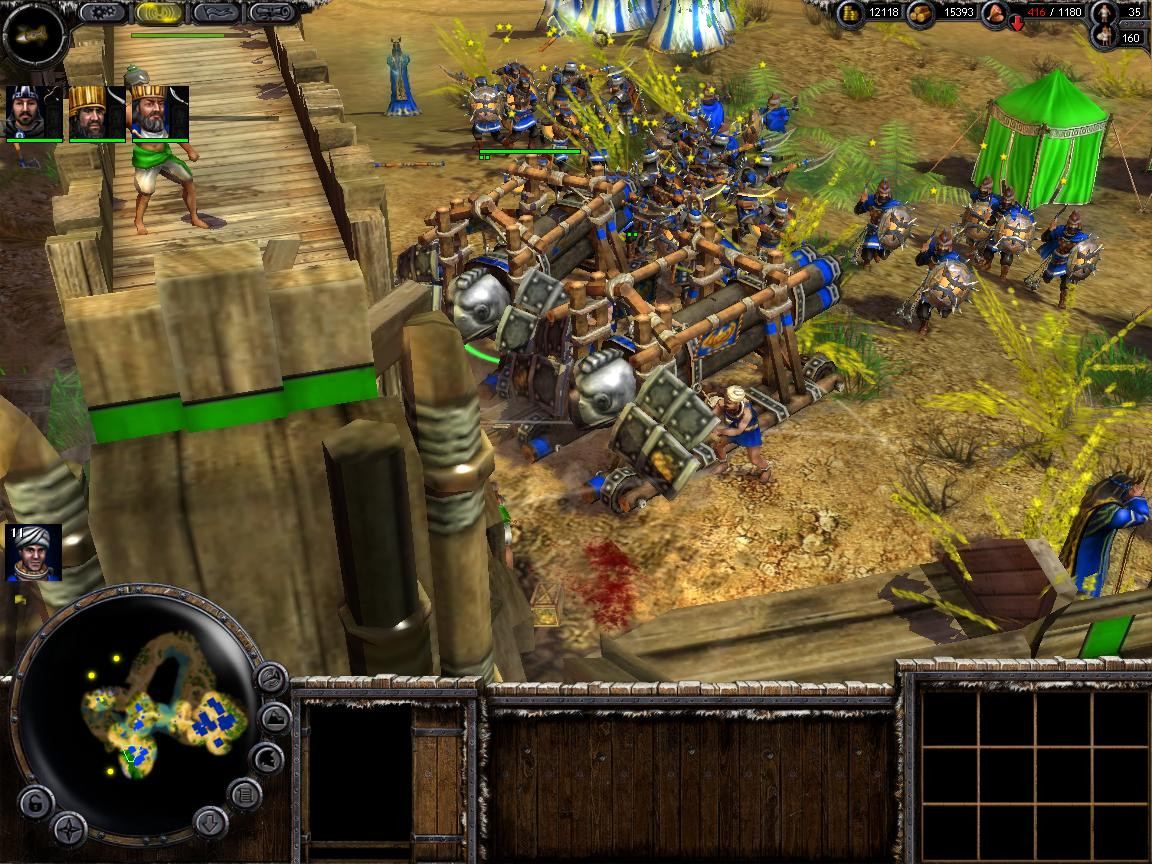
Task: Select the helmeted hero portrait
Action: 33,111
